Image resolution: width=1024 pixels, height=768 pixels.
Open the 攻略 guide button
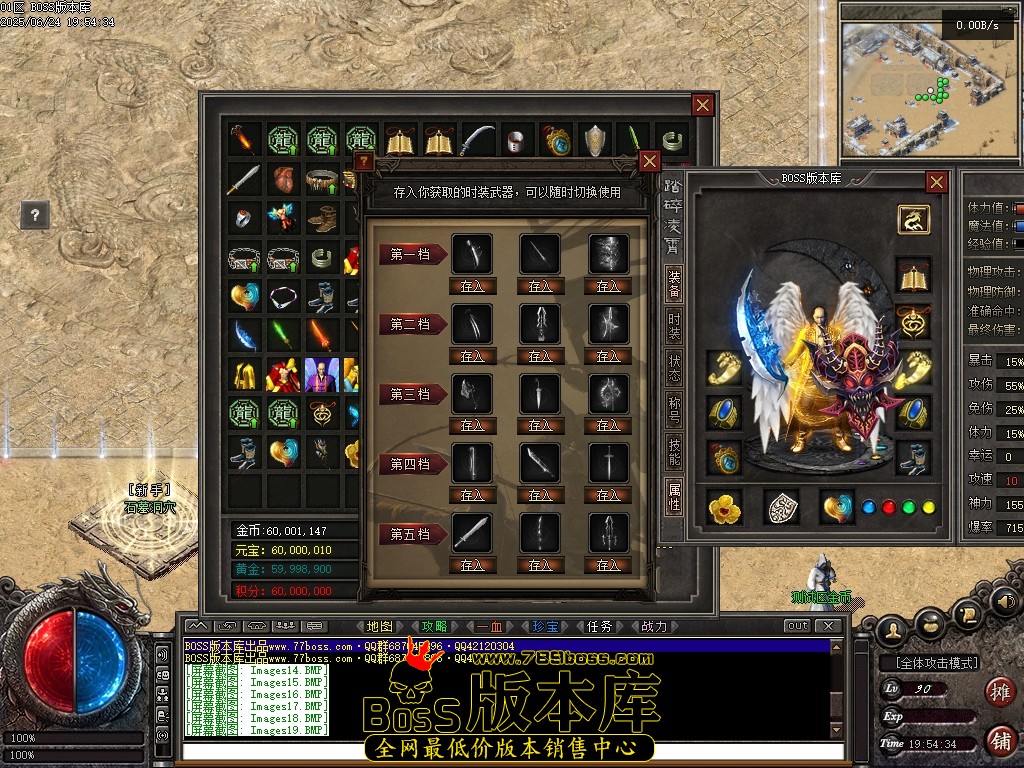pos(435,626)
